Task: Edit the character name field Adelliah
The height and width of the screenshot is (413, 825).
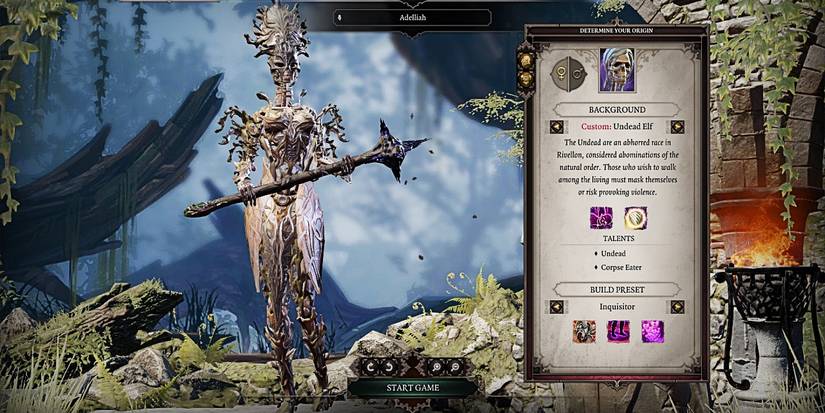Action: pos(414,17)
